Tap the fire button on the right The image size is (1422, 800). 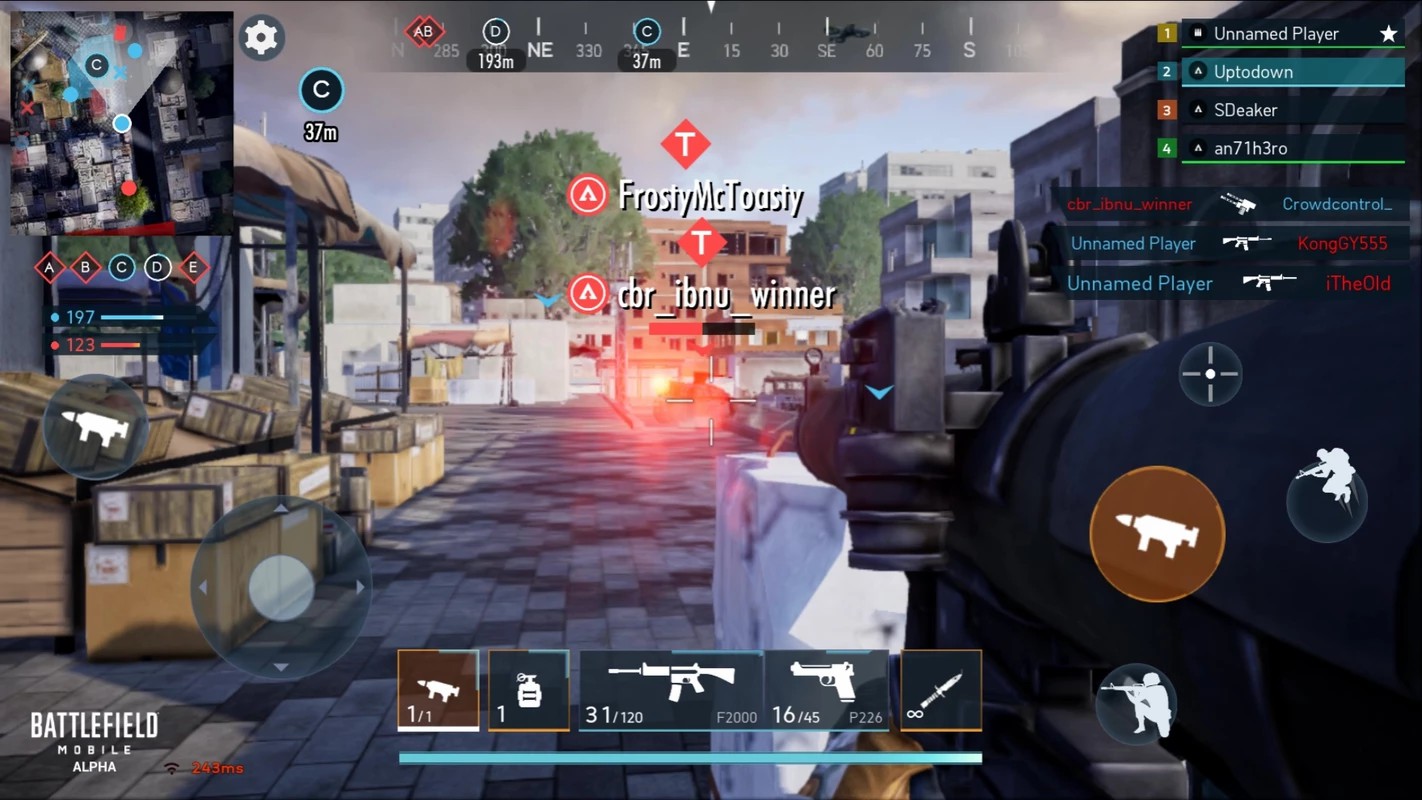pos(1157,533)
